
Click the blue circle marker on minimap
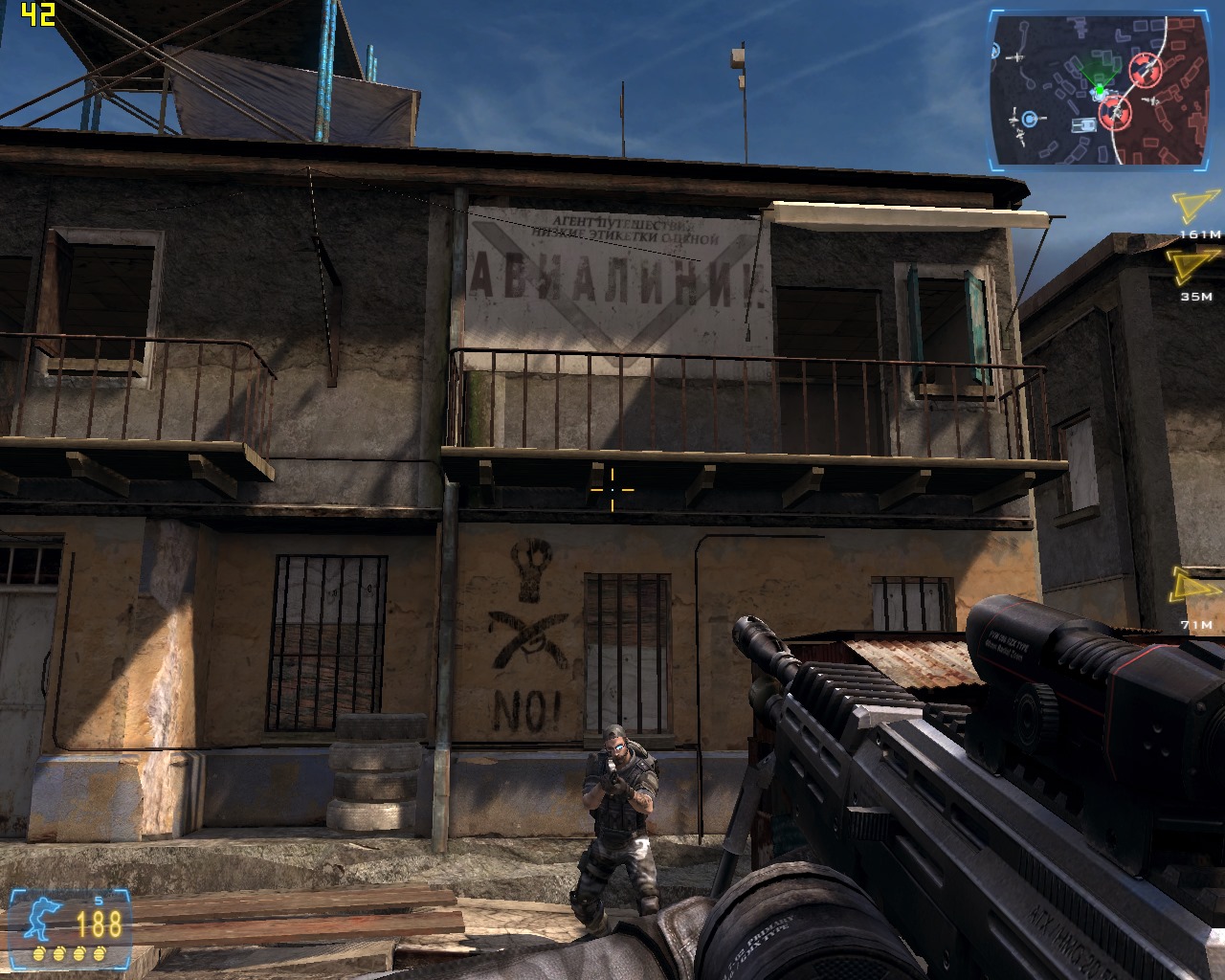1029,119
